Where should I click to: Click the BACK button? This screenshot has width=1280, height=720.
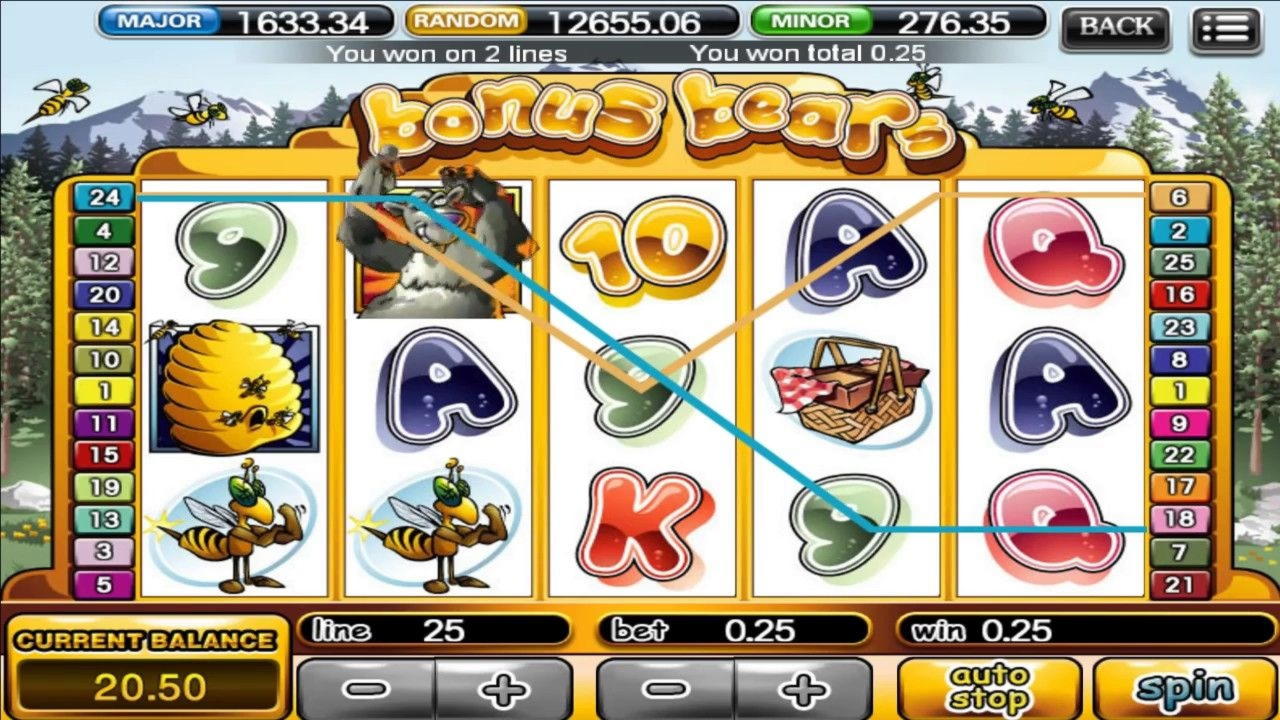1114,27
